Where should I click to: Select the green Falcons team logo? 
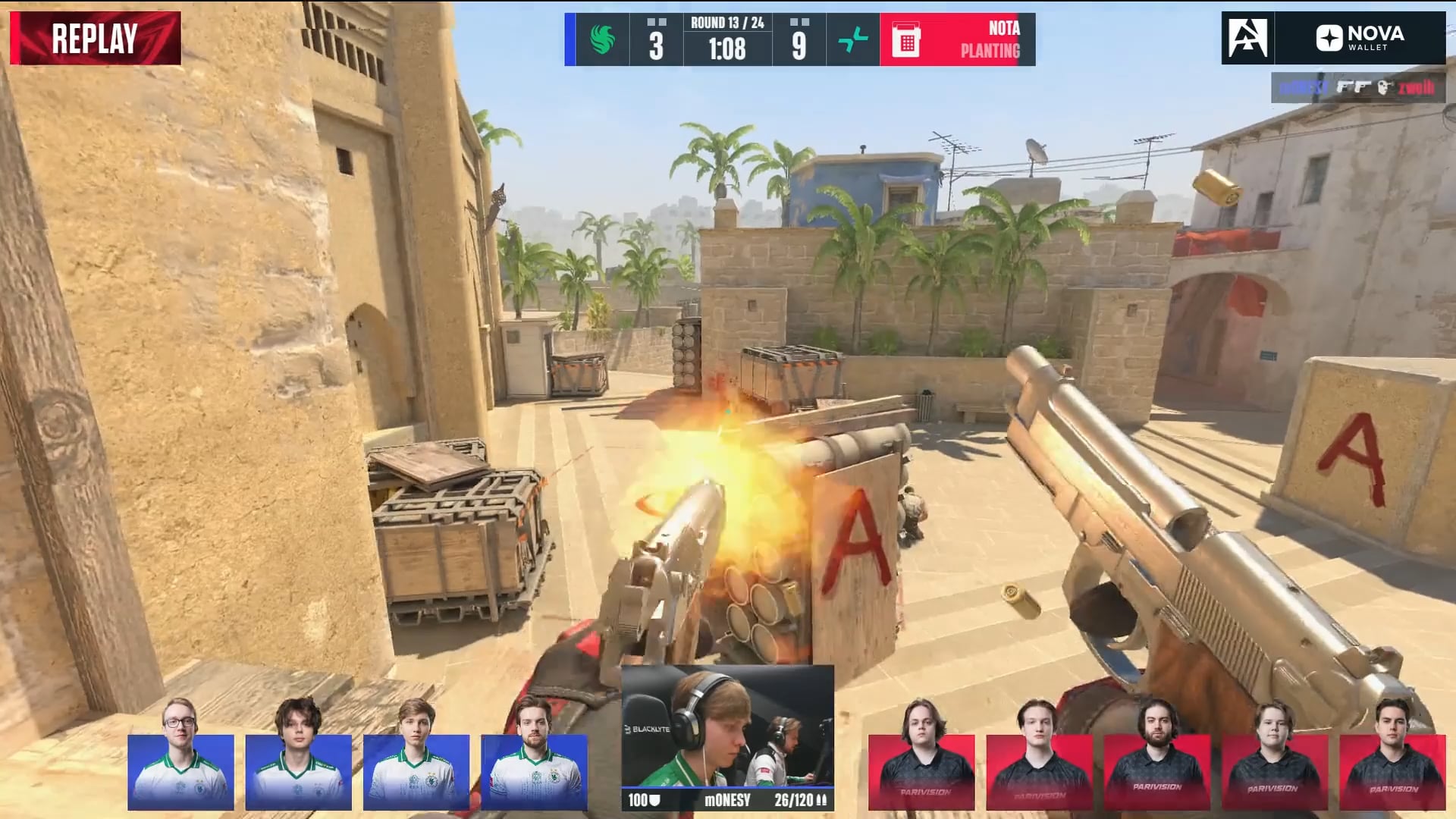coord(603,39)
